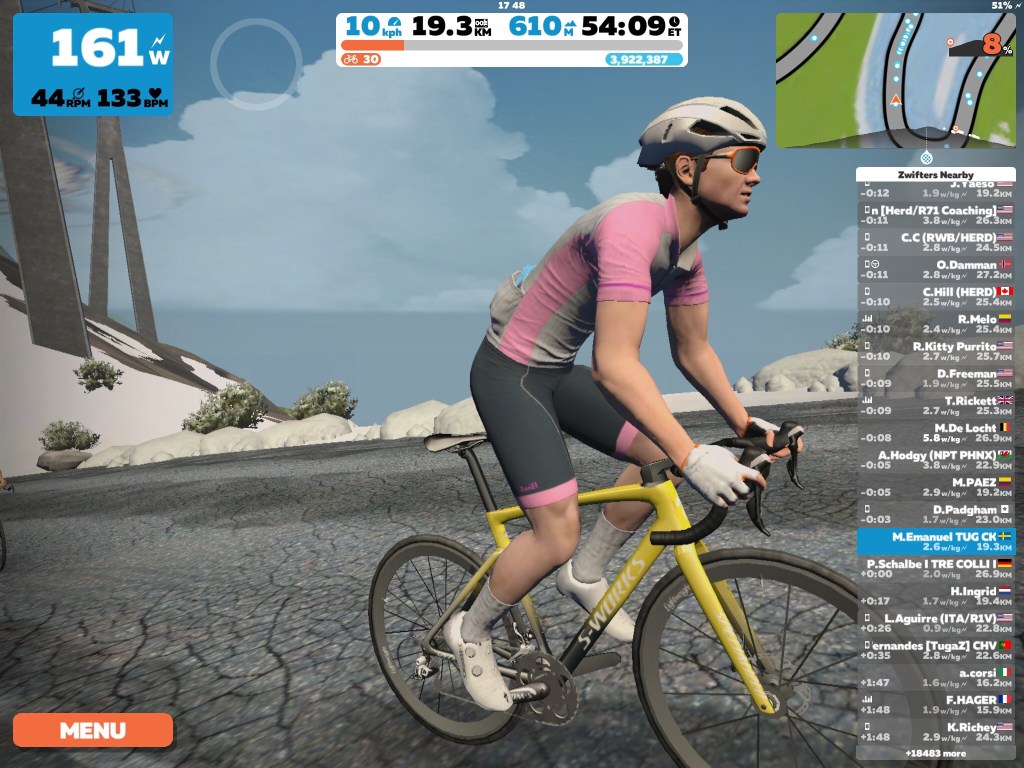The image size is (1024, 768).
Task: Click M.PAEZ in the nearby list
Action: tap(936, 487)
